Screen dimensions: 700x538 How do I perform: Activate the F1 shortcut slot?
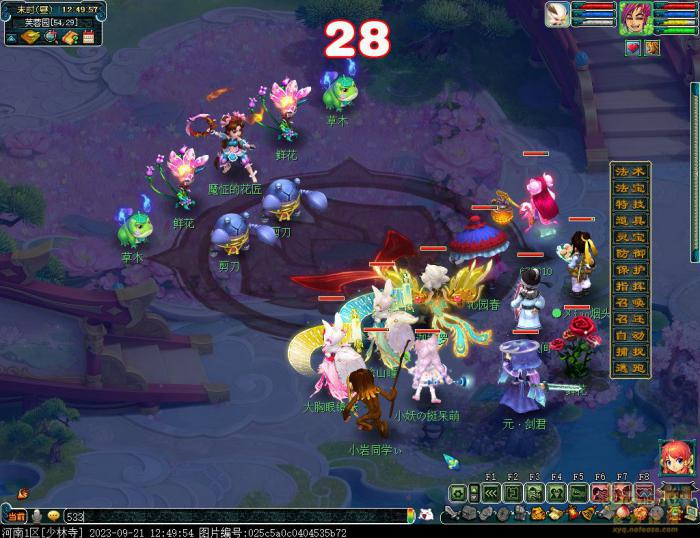point(490,492)
